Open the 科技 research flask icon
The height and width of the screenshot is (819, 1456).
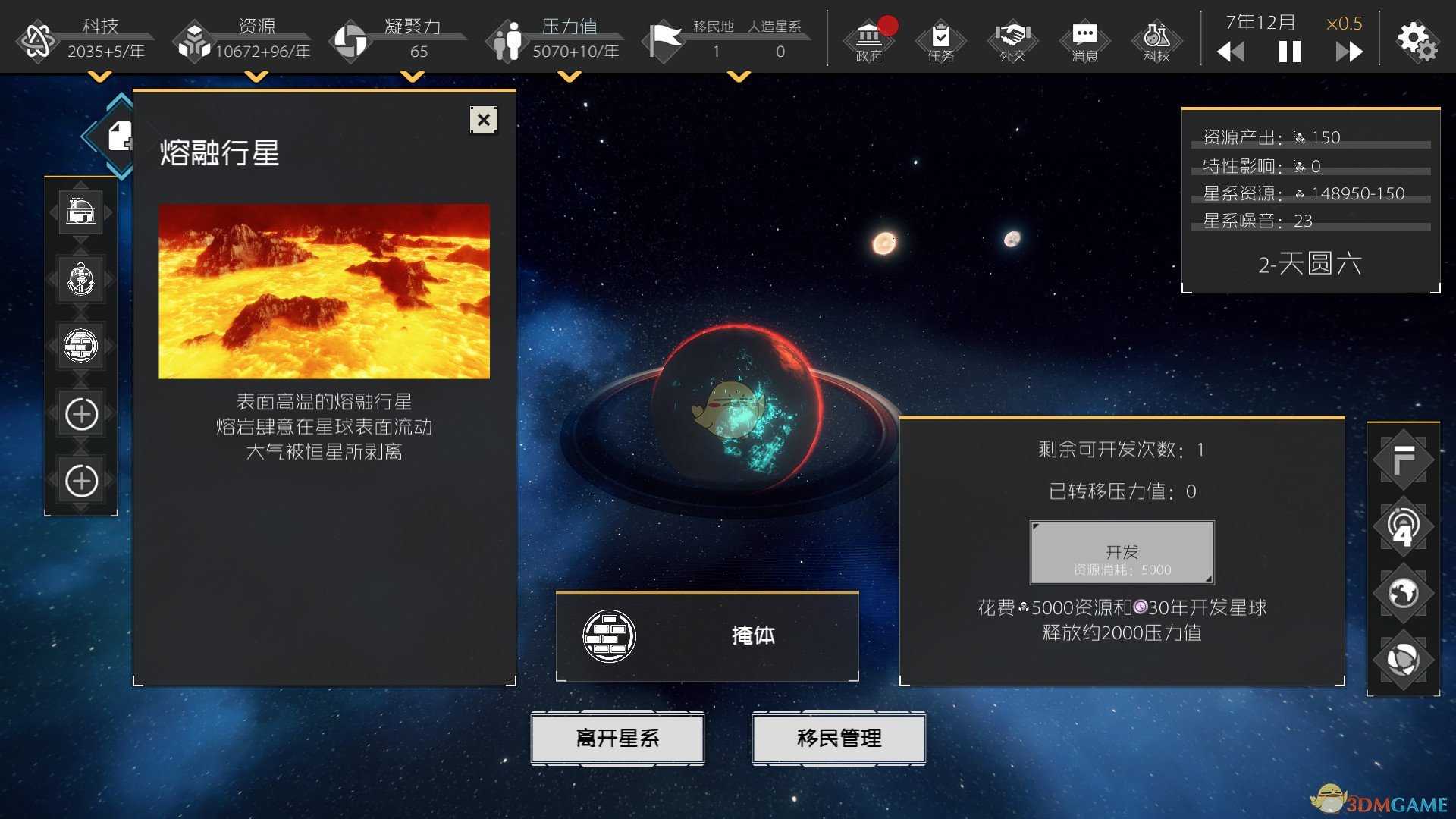(x=1156, y=42)
